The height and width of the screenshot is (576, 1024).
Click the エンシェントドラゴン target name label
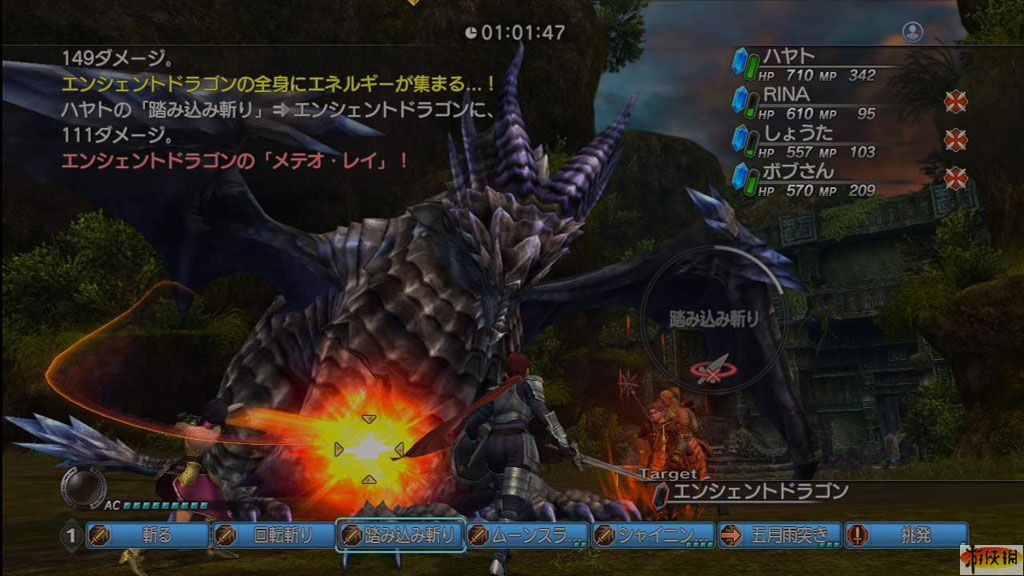760,491
